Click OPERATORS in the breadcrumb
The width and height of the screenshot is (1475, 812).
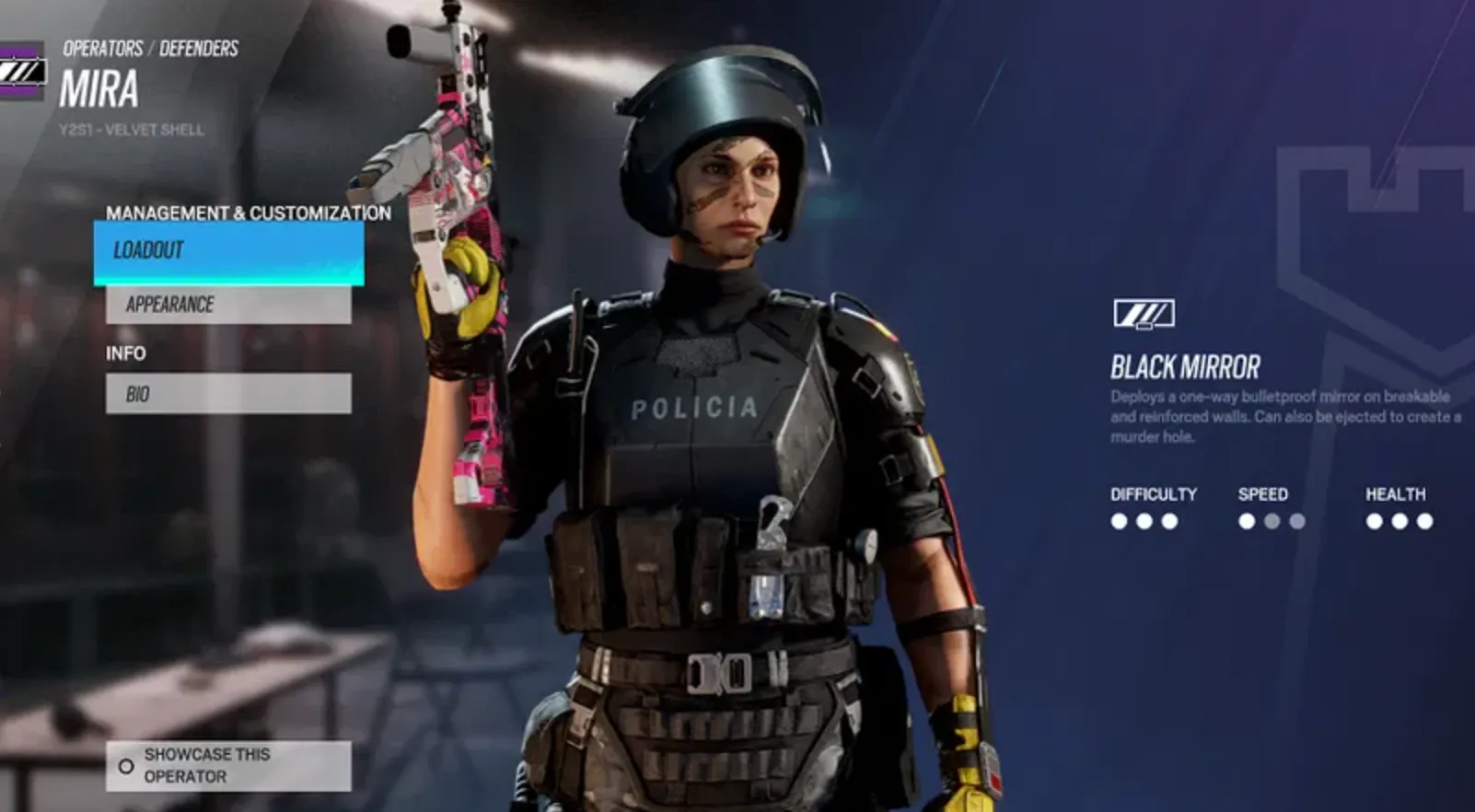coord(101,48)
